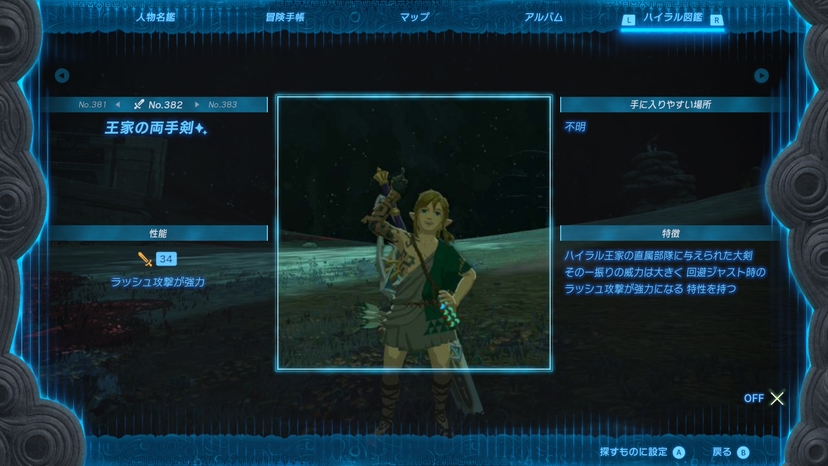Click the right page arrow circle
This screenshot has height=466, width=828.
(x=761, y=76)
